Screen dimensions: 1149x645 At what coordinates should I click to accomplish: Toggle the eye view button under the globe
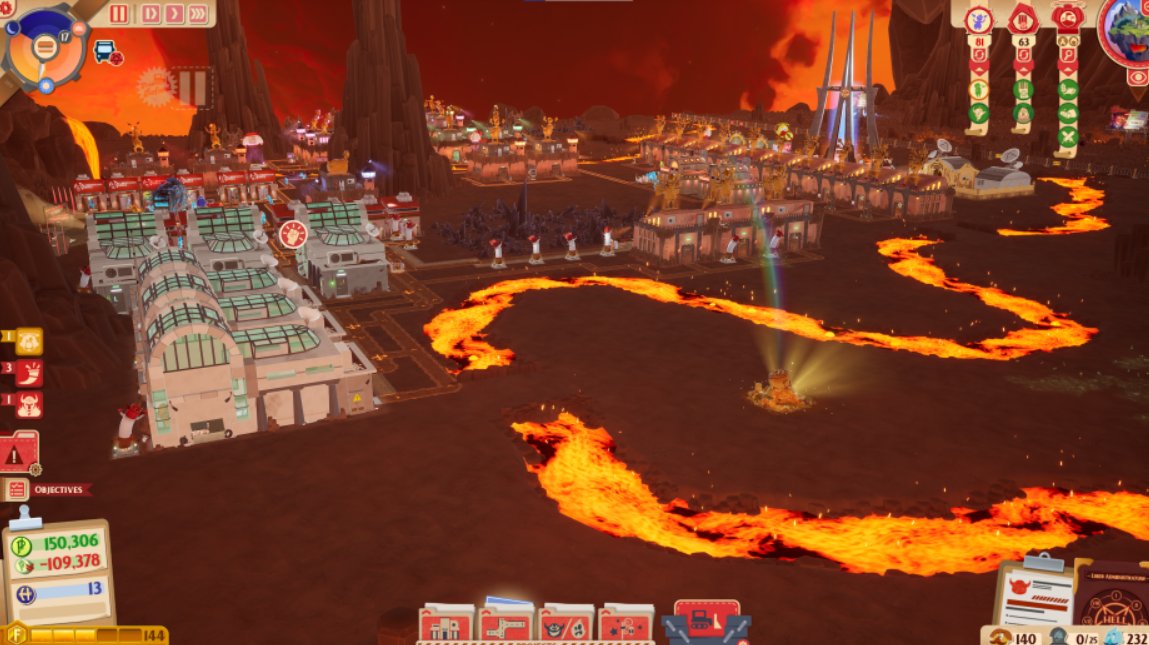point(1137,77)
